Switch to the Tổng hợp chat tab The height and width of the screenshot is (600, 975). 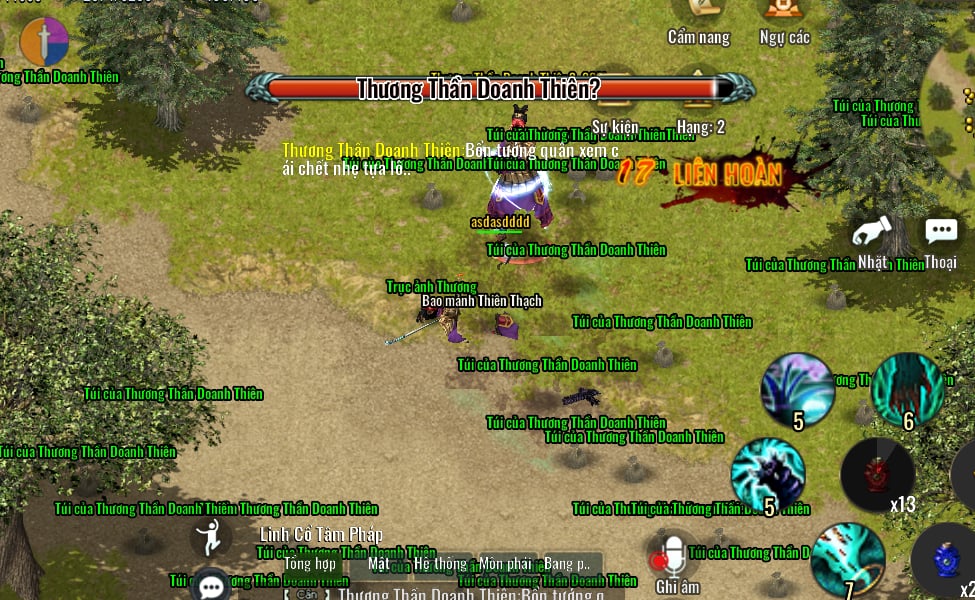pos(310,563)
